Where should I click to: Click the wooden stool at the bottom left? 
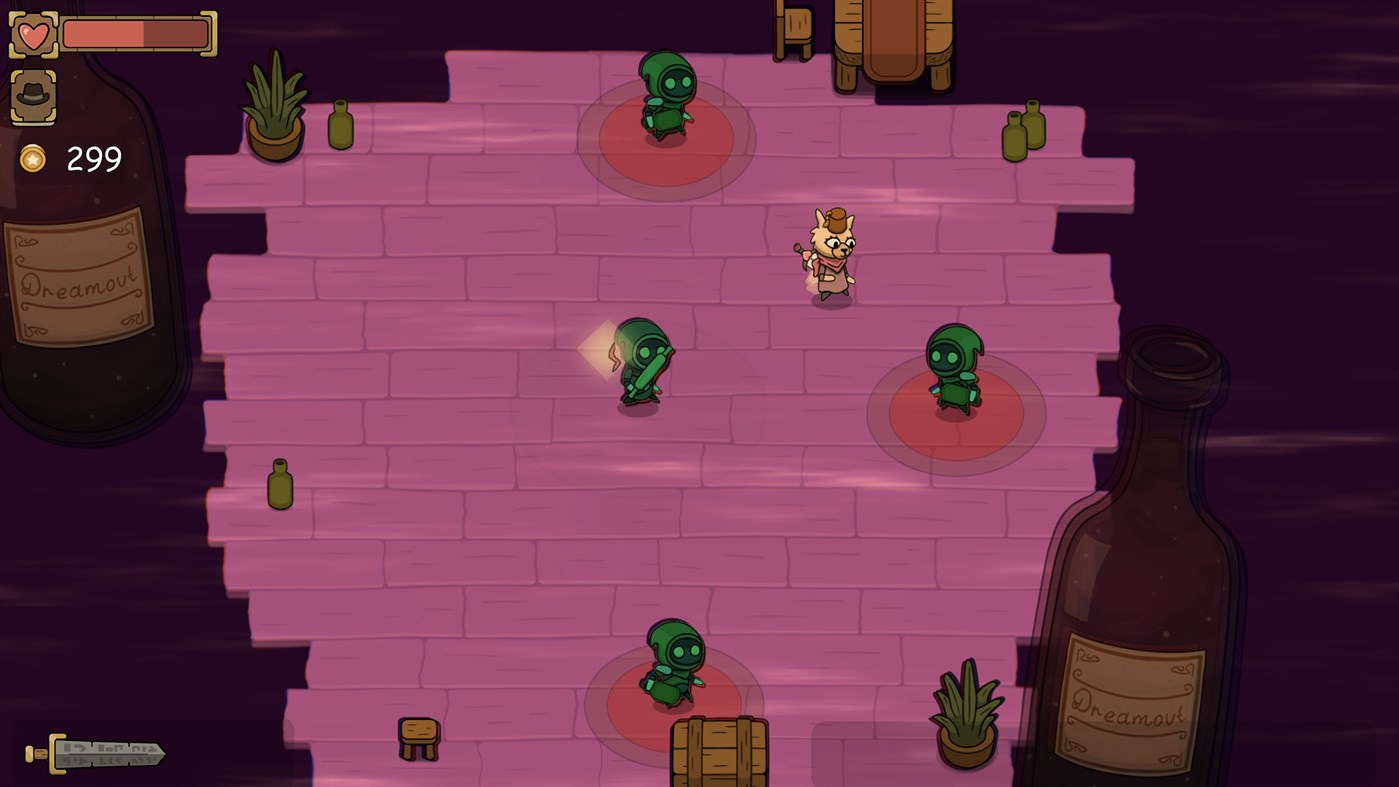pyautogui.click(x=418, y=736)
